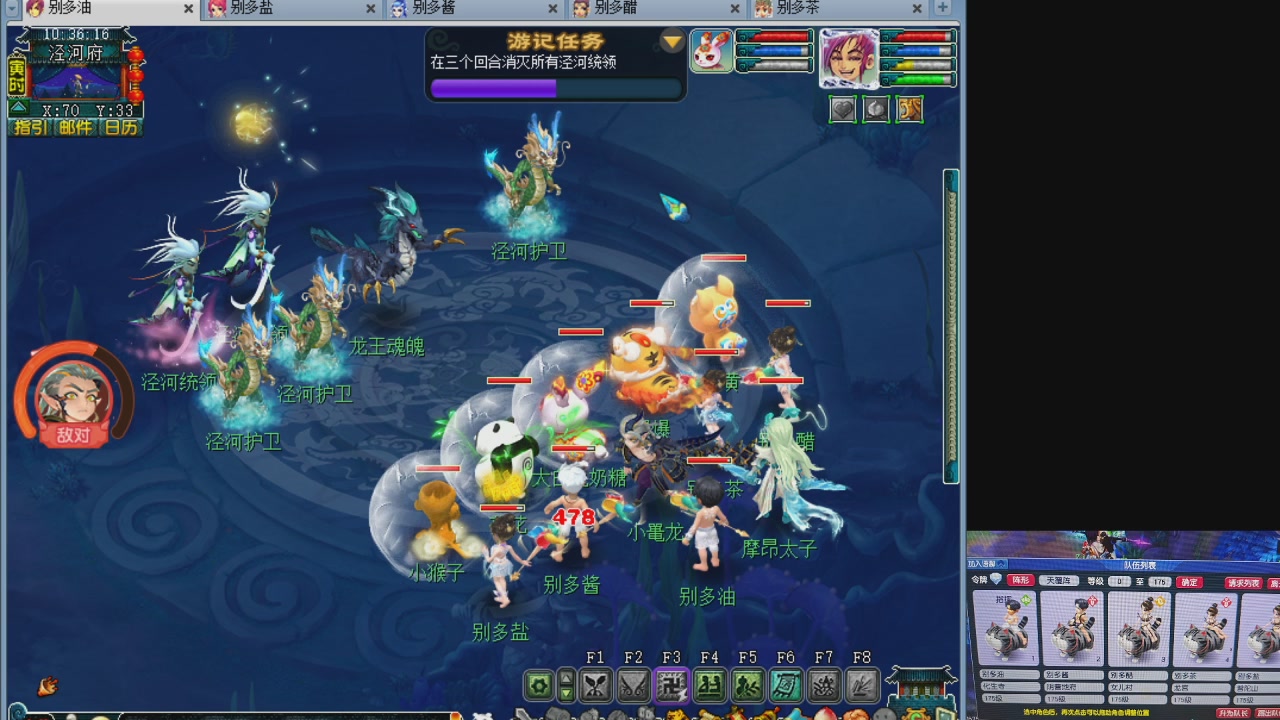This screenshot has height=720, width=1280.
Task: Select the highlighted F3 skill icon
Action: 671,685
